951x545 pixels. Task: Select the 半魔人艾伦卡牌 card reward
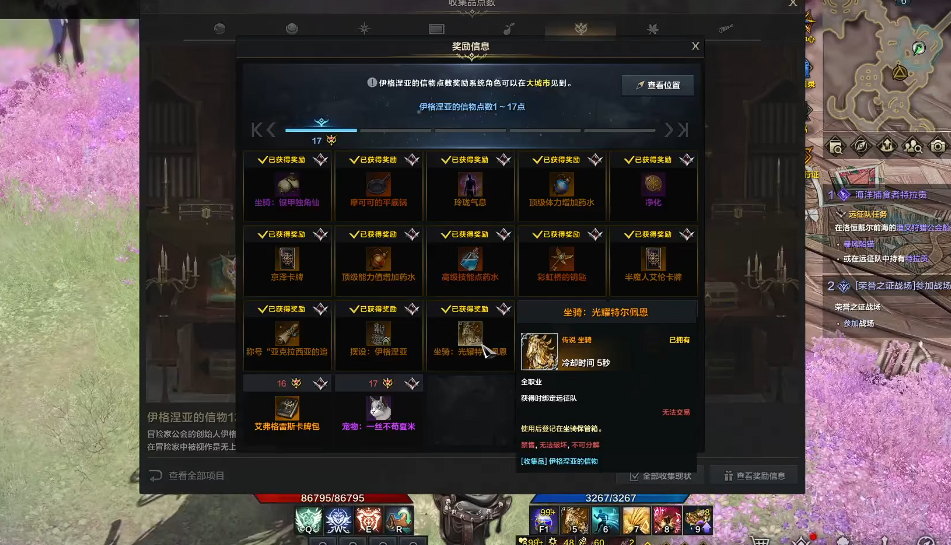(654, 260)
